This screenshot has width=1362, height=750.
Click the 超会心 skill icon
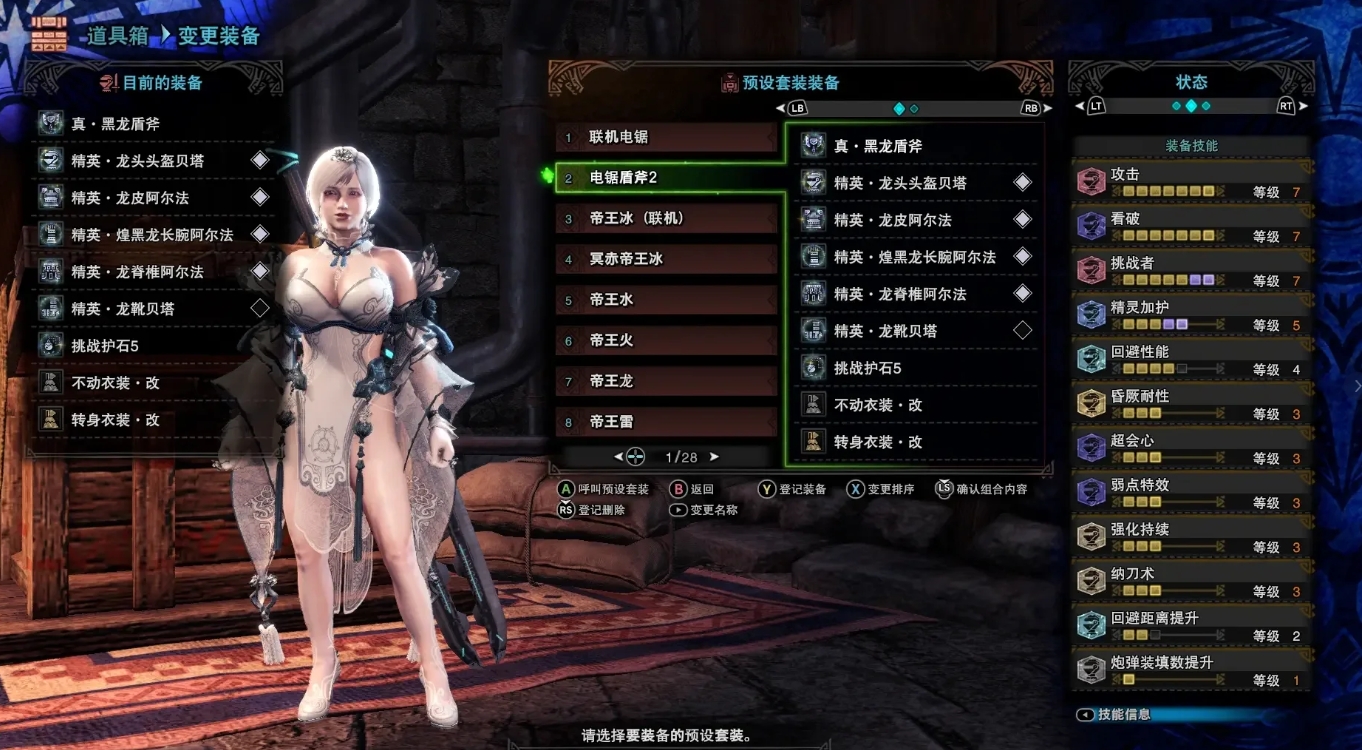pyautogui.click(x=1090, y=448)
